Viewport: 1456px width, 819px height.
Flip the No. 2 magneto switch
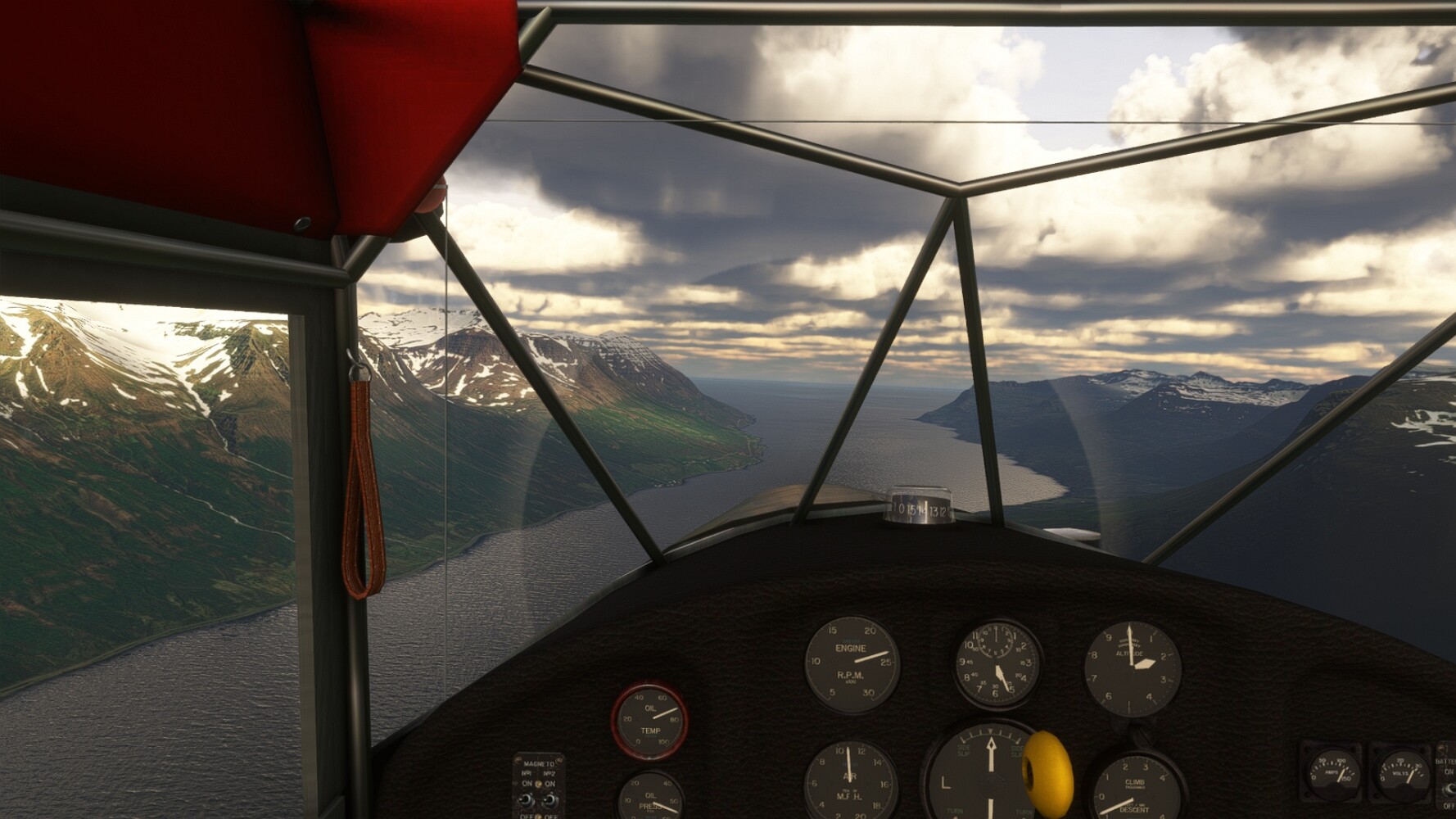point(549,799)
